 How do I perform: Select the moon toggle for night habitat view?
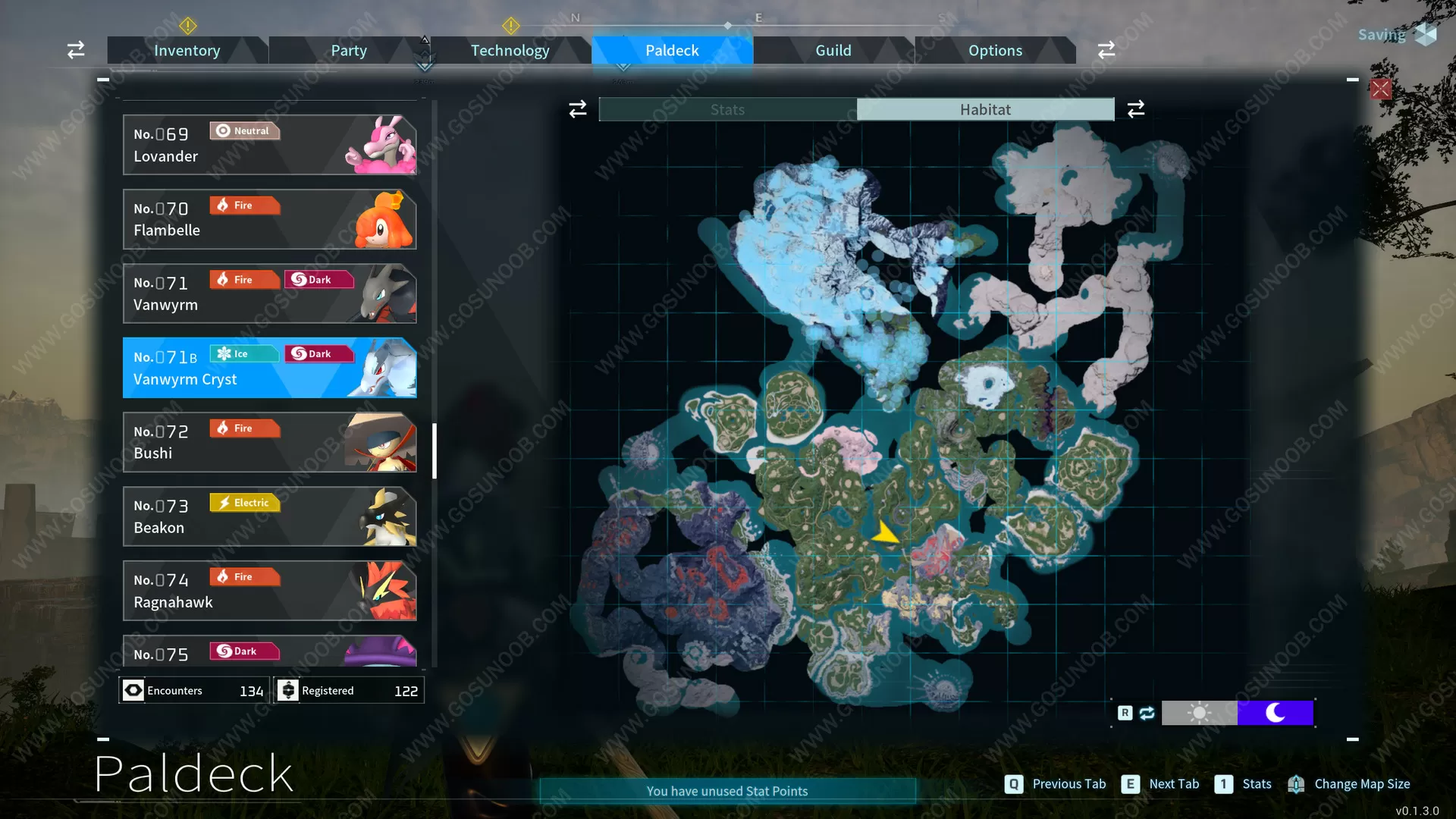point(1276,713)
